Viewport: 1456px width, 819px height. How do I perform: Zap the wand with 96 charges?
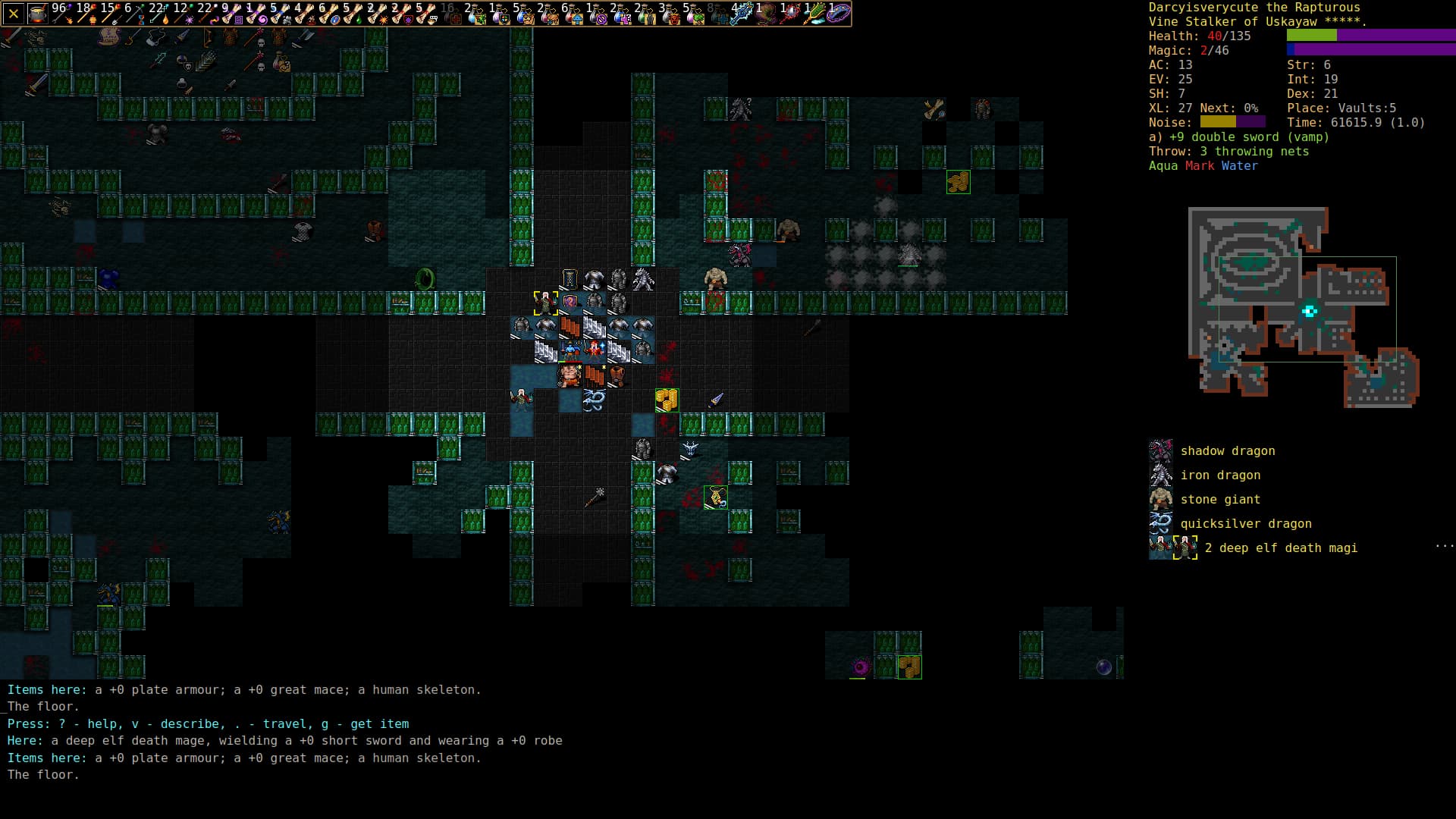coord(62,14)
